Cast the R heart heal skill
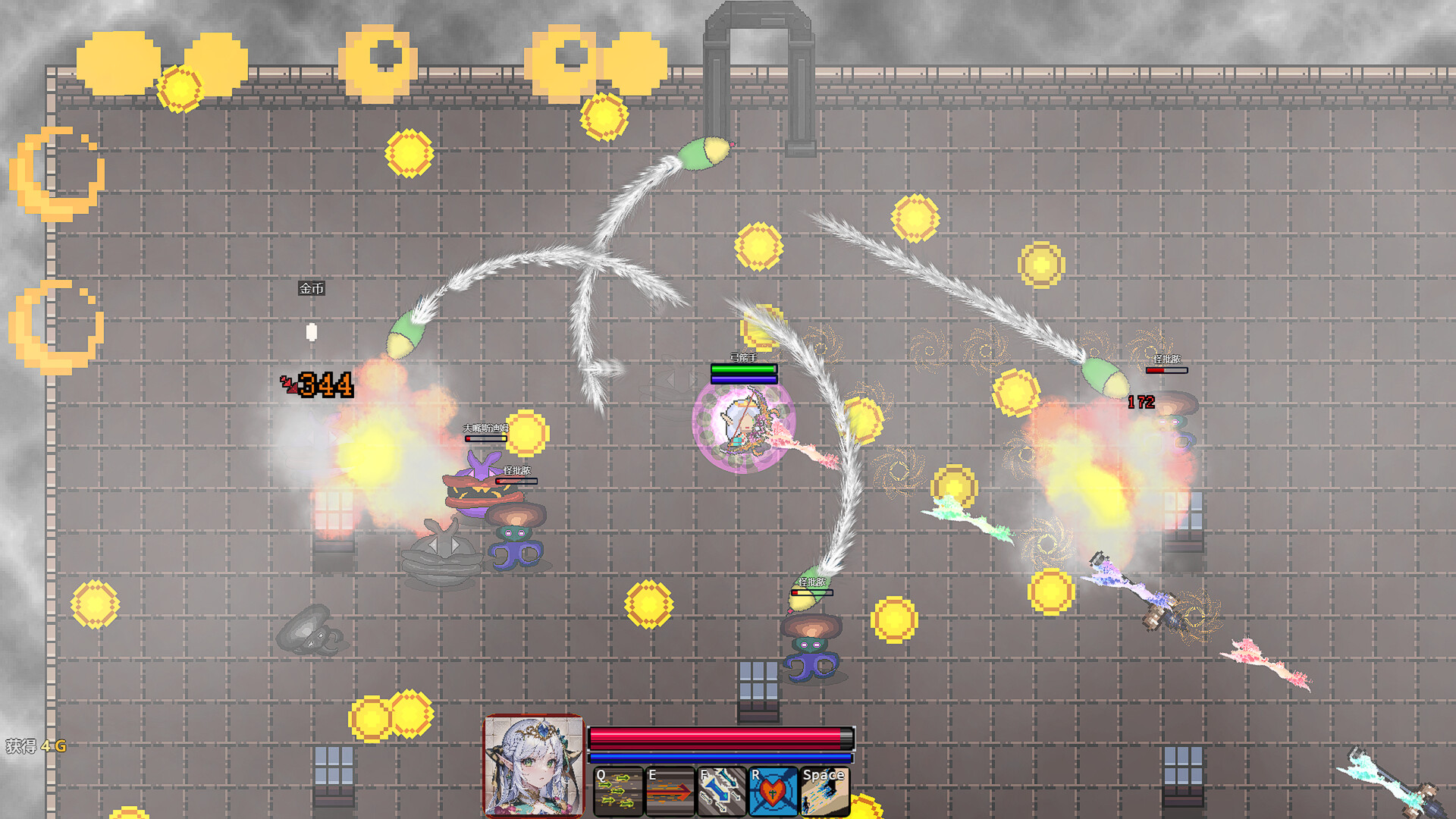 click(771, 790)
